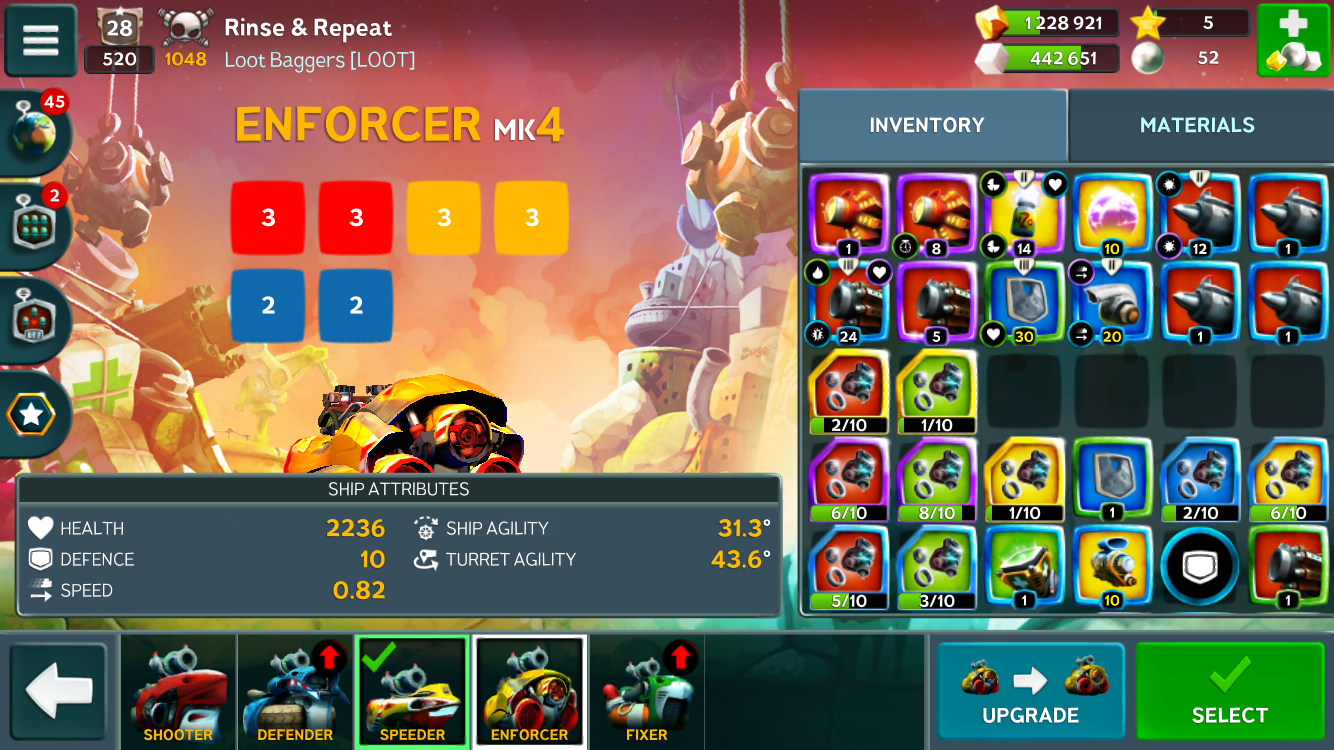Open the hamburger main menu
Viewport: 1334px width, 750px height.
[41, 41]
